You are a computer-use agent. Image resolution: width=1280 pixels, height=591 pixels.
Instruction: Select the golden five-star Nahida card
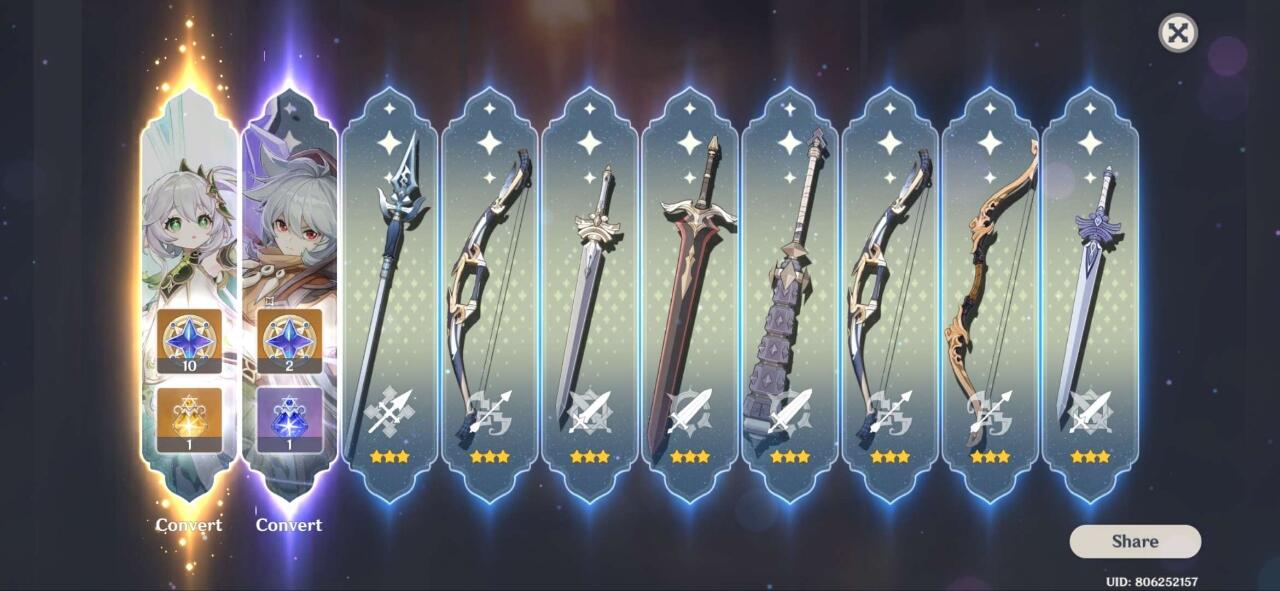click(x=189, y=290)
